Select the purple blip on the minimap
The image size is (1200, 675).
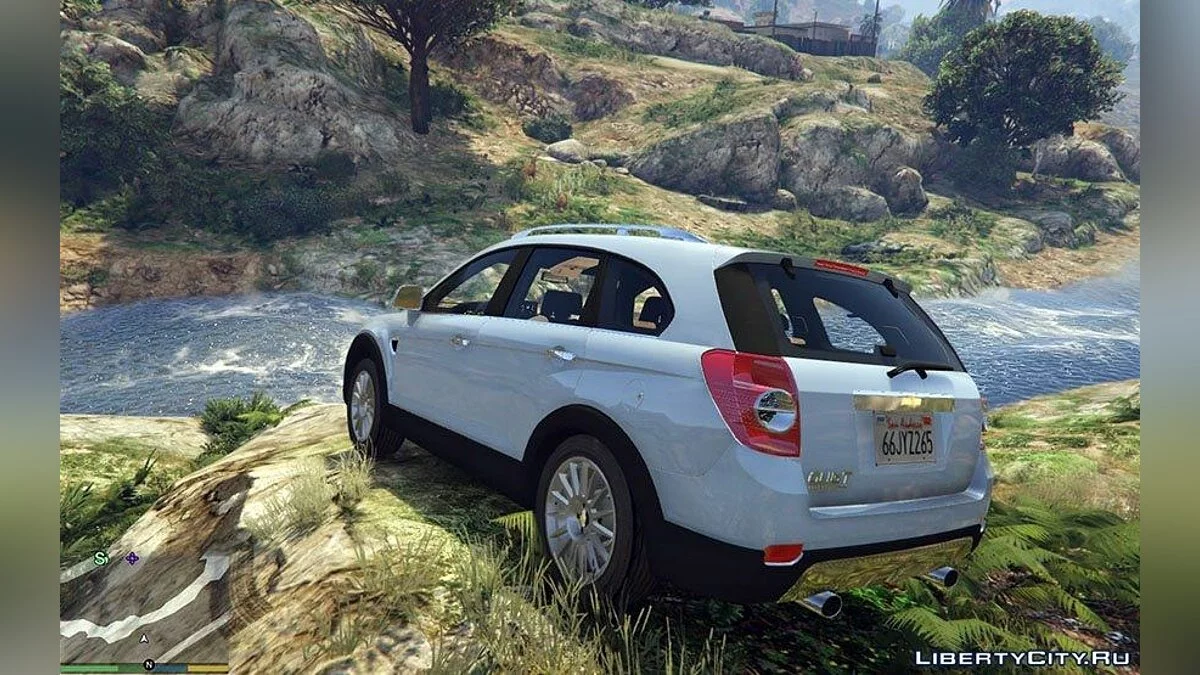click(132, 558)
